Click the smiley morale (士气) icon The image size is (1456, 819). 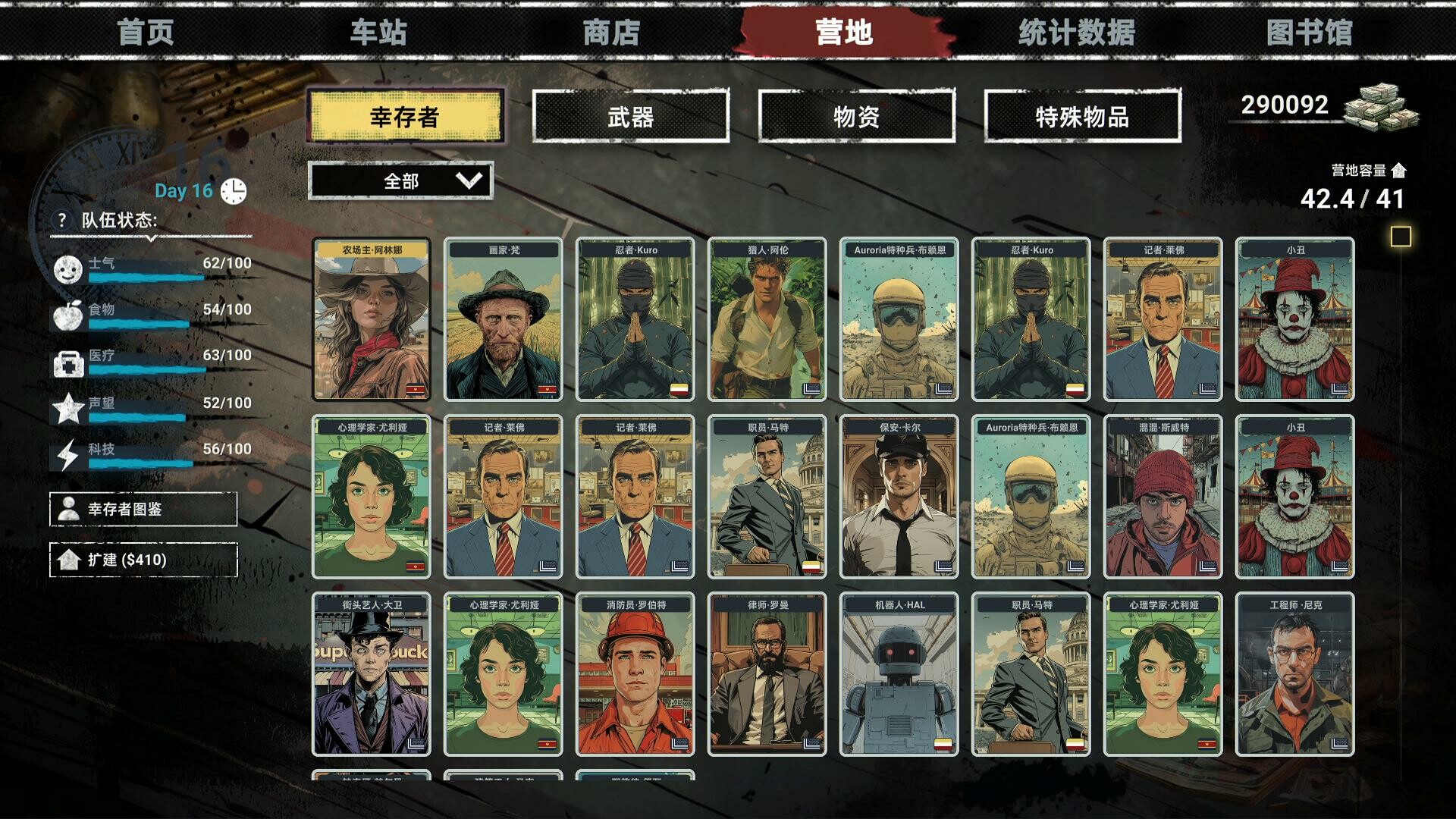pyautogui.click(x=67, y=271)
